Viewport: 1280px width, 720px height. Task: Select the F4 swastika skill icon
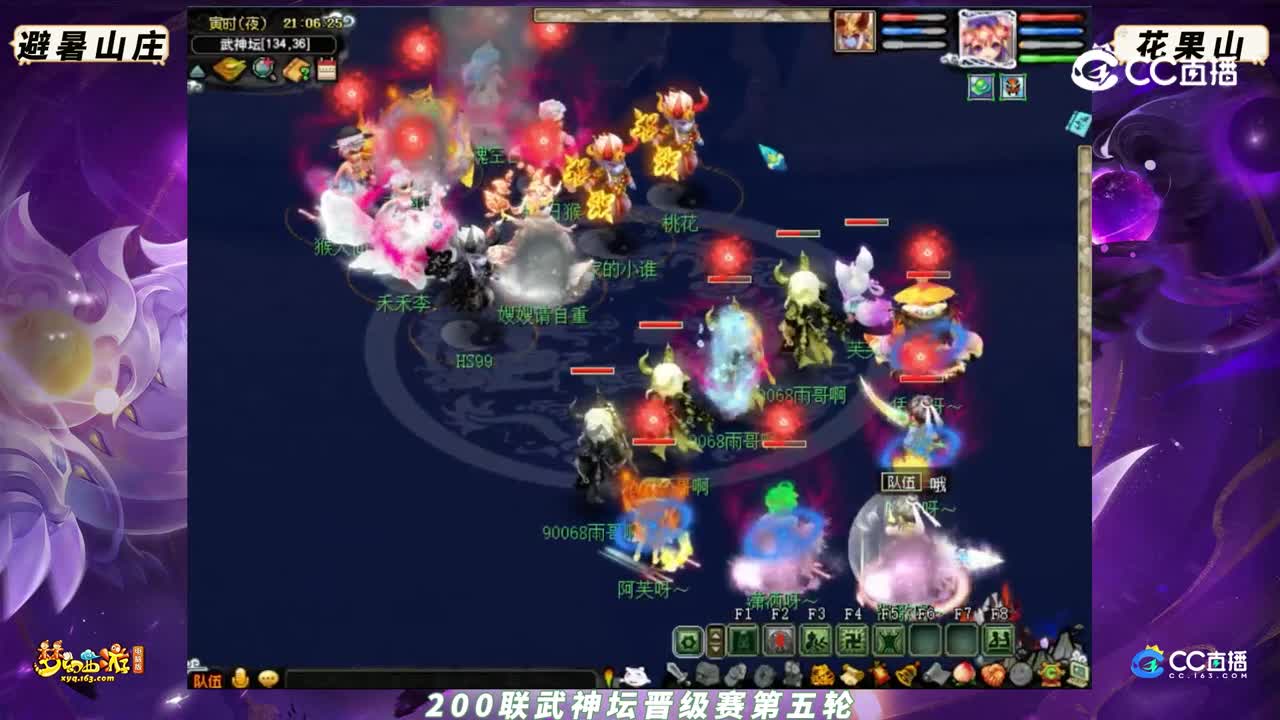851,639
